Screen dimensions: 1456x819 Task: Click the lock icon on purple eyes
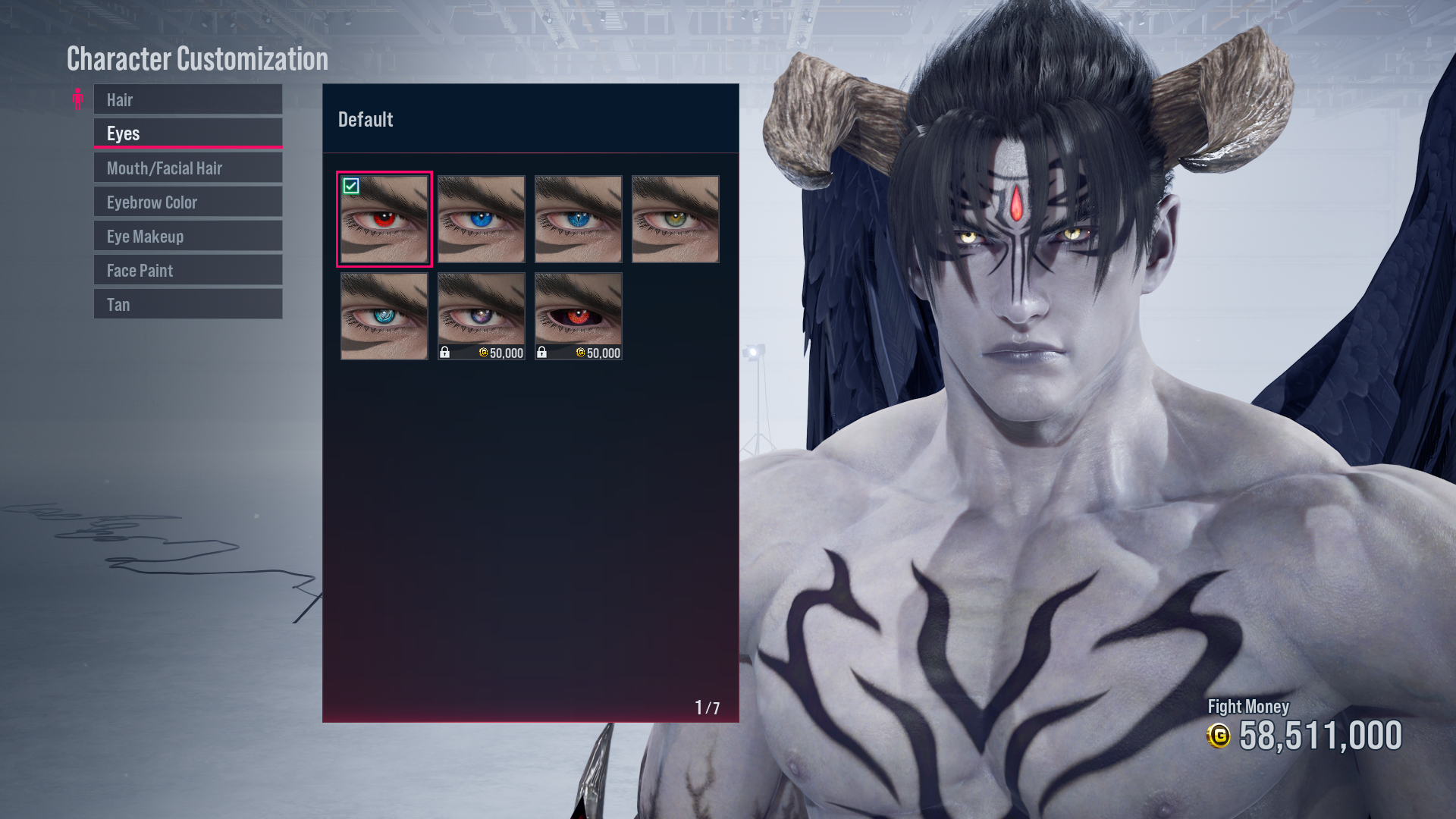(445, 352)
